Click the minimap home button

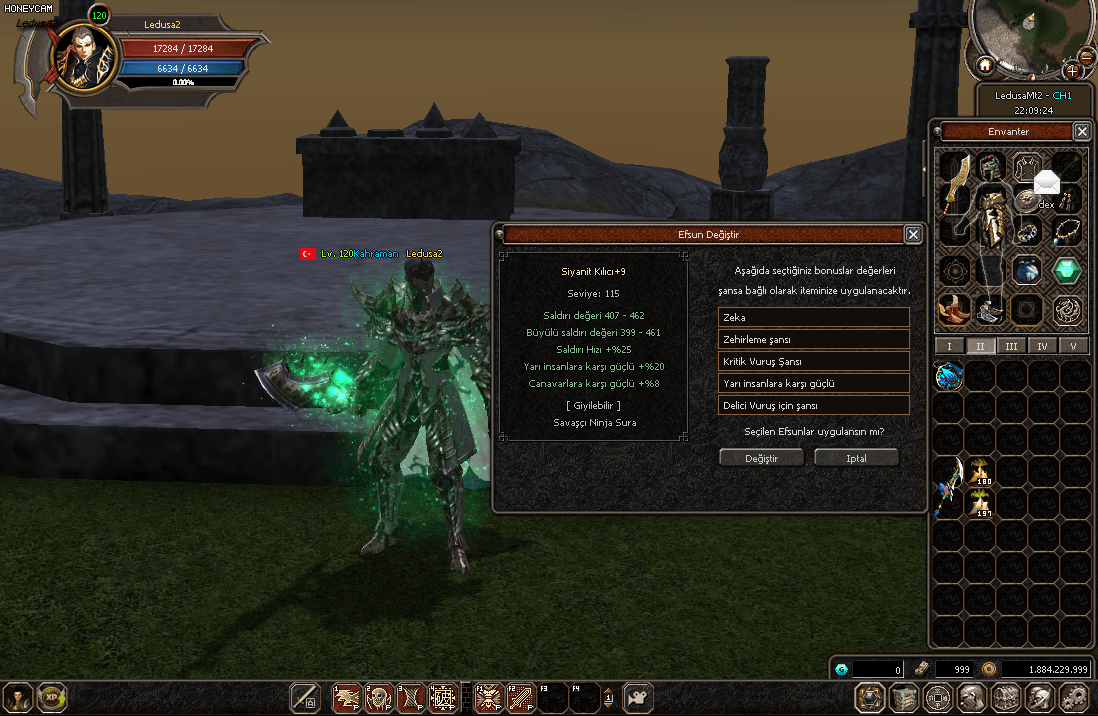pos(985,66)
